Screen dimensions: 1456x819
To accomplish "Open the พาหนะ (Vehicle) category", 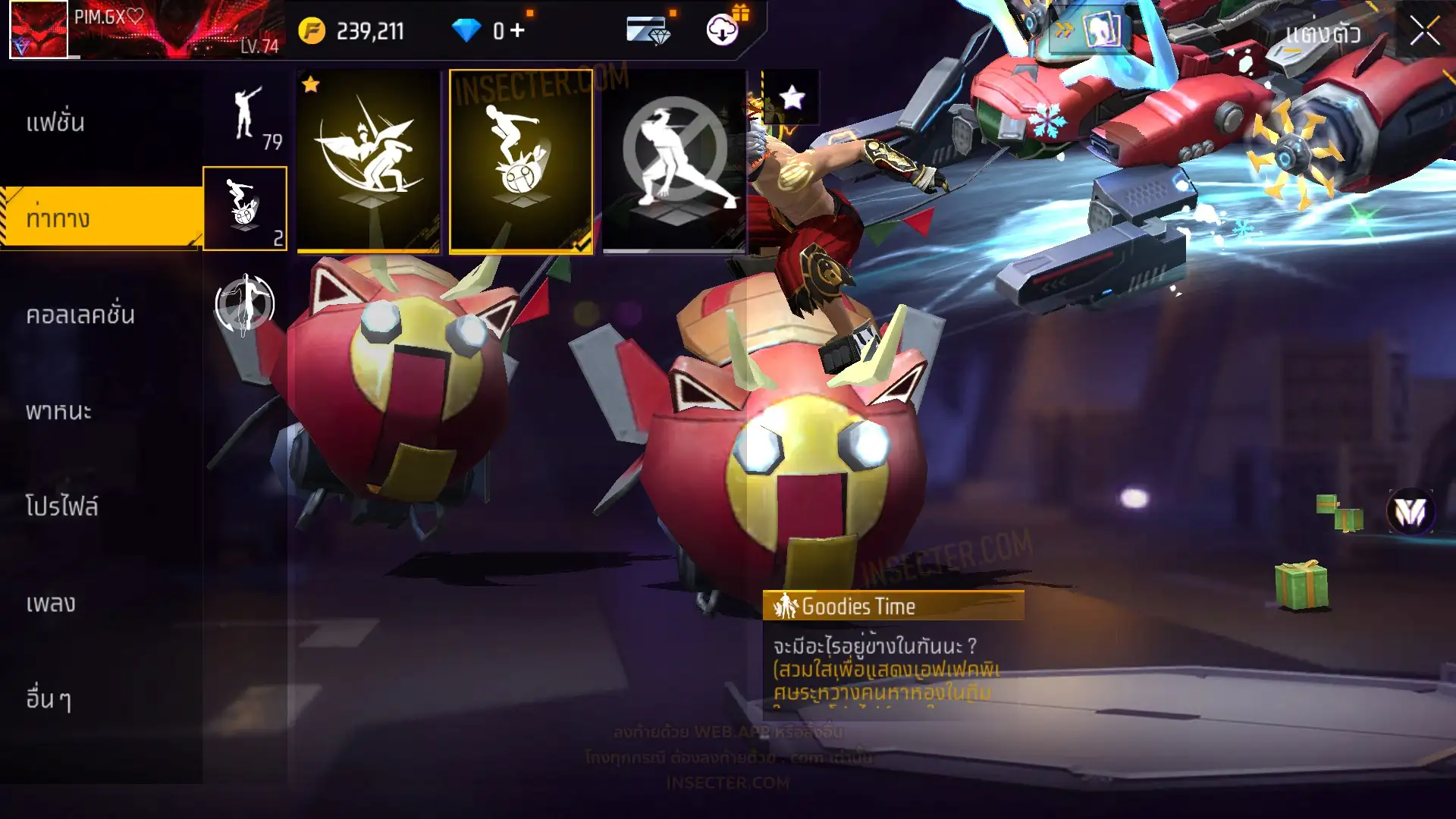I will [x=58, y=411].
